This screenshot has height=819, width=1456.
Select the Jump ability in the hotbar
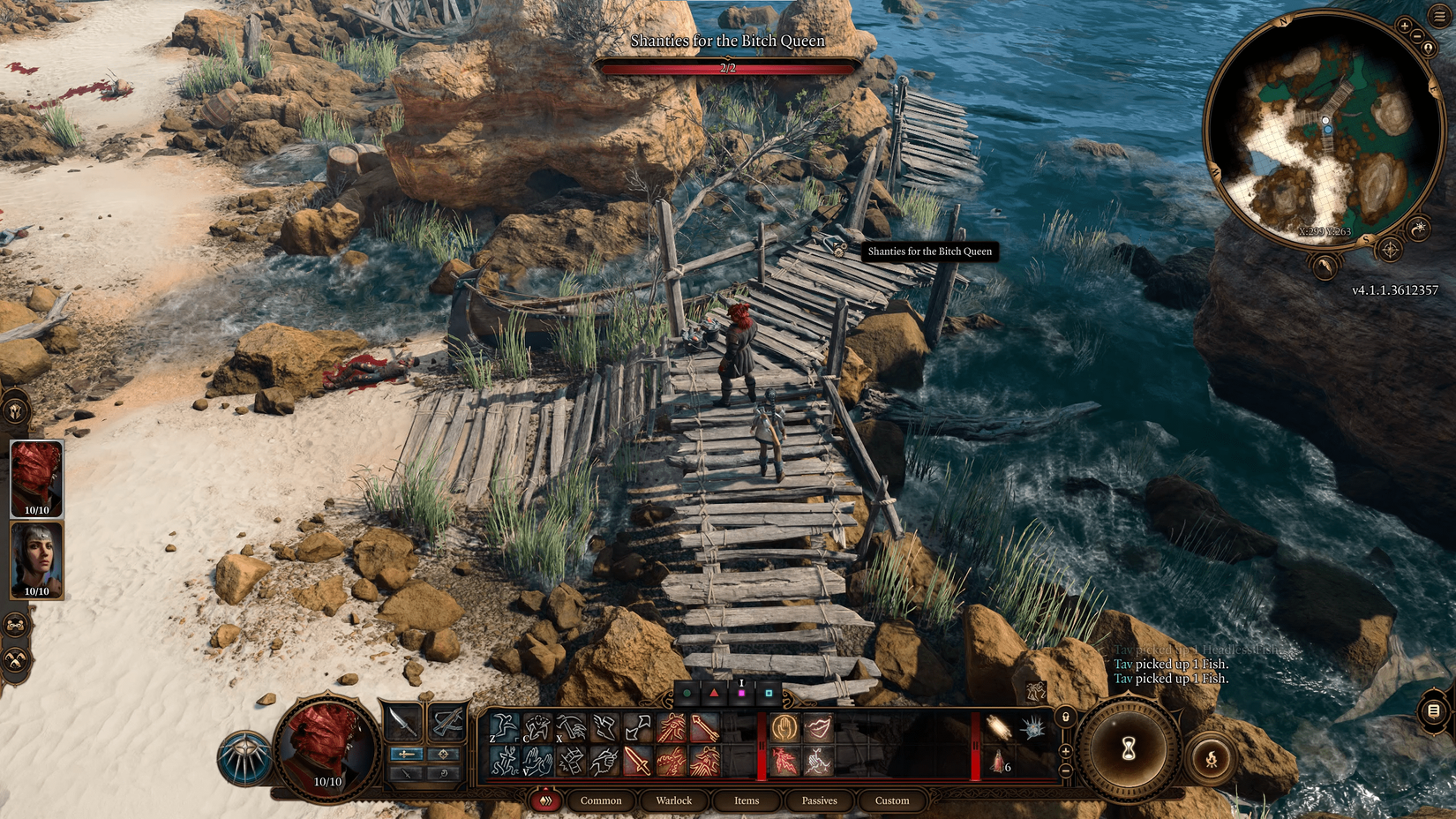[501, 728]
